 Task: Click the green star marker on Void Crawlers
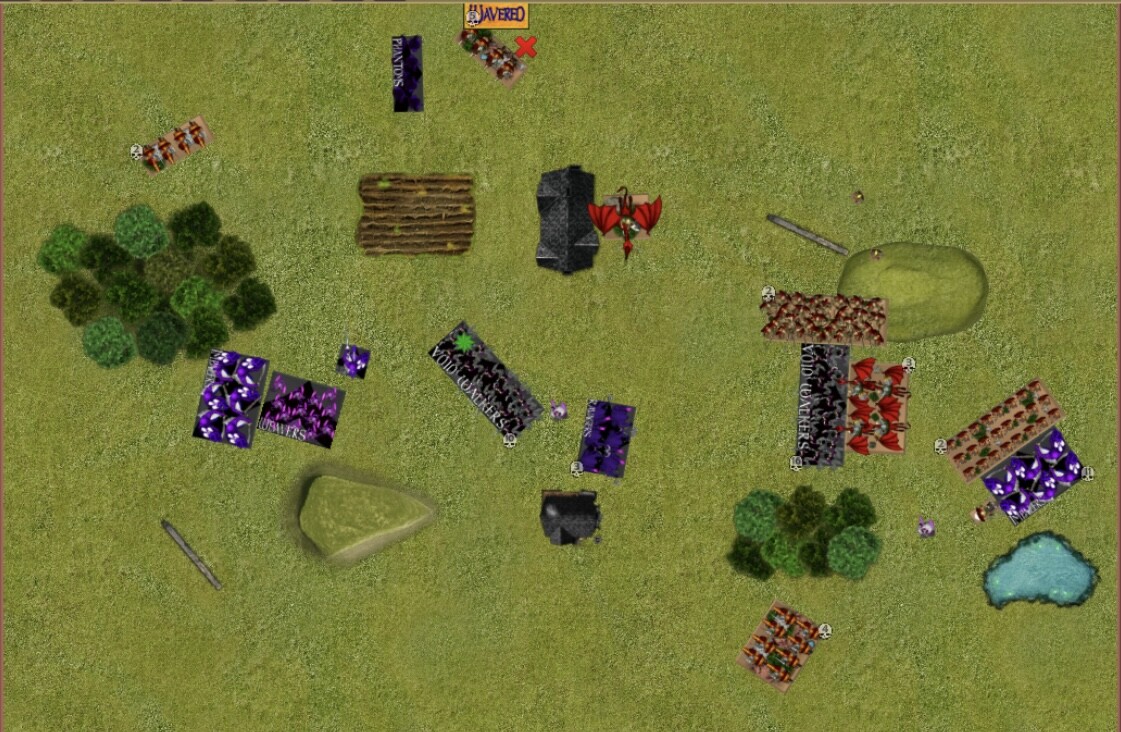464,343
